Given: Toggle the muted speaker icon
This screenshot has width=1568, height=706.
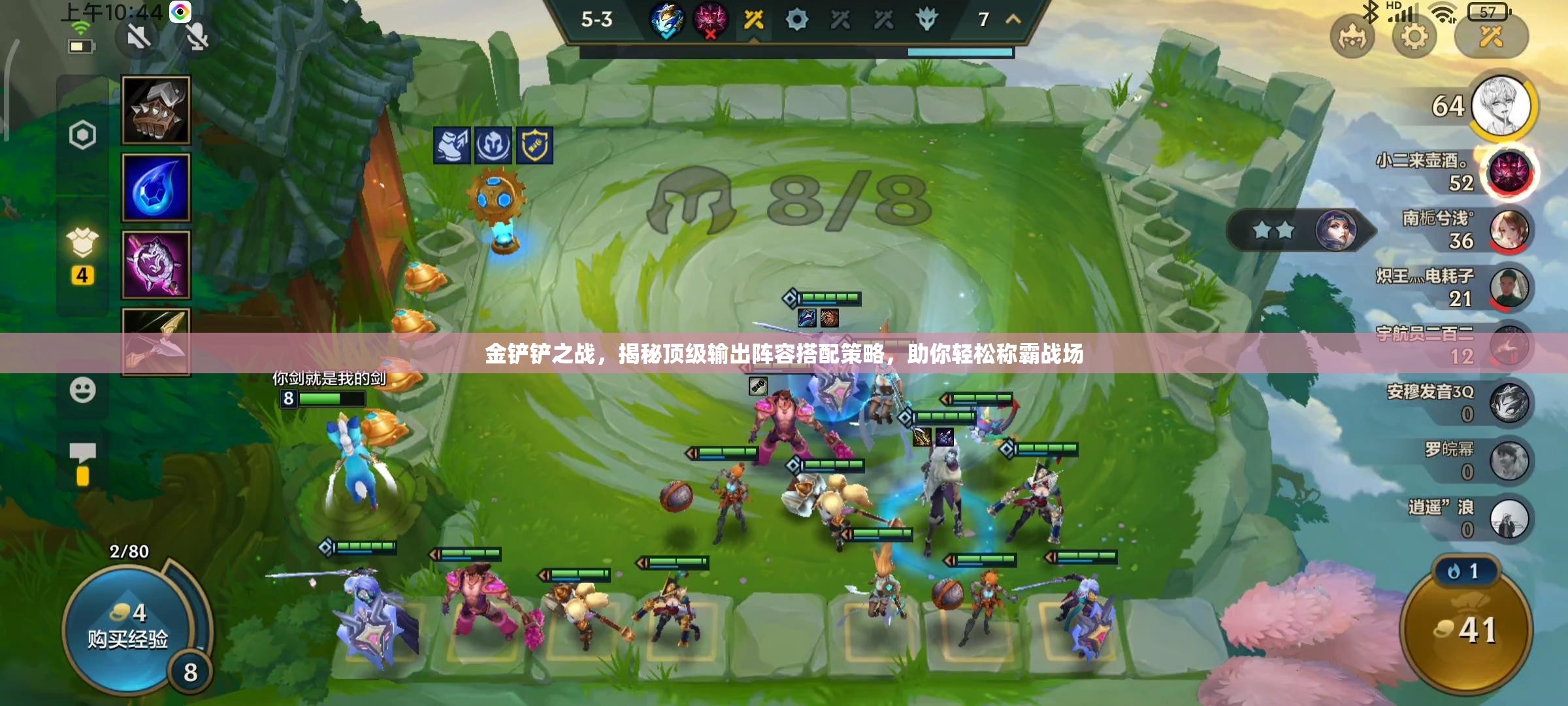Looking at the screenshot, I should [x=139, y=37].
